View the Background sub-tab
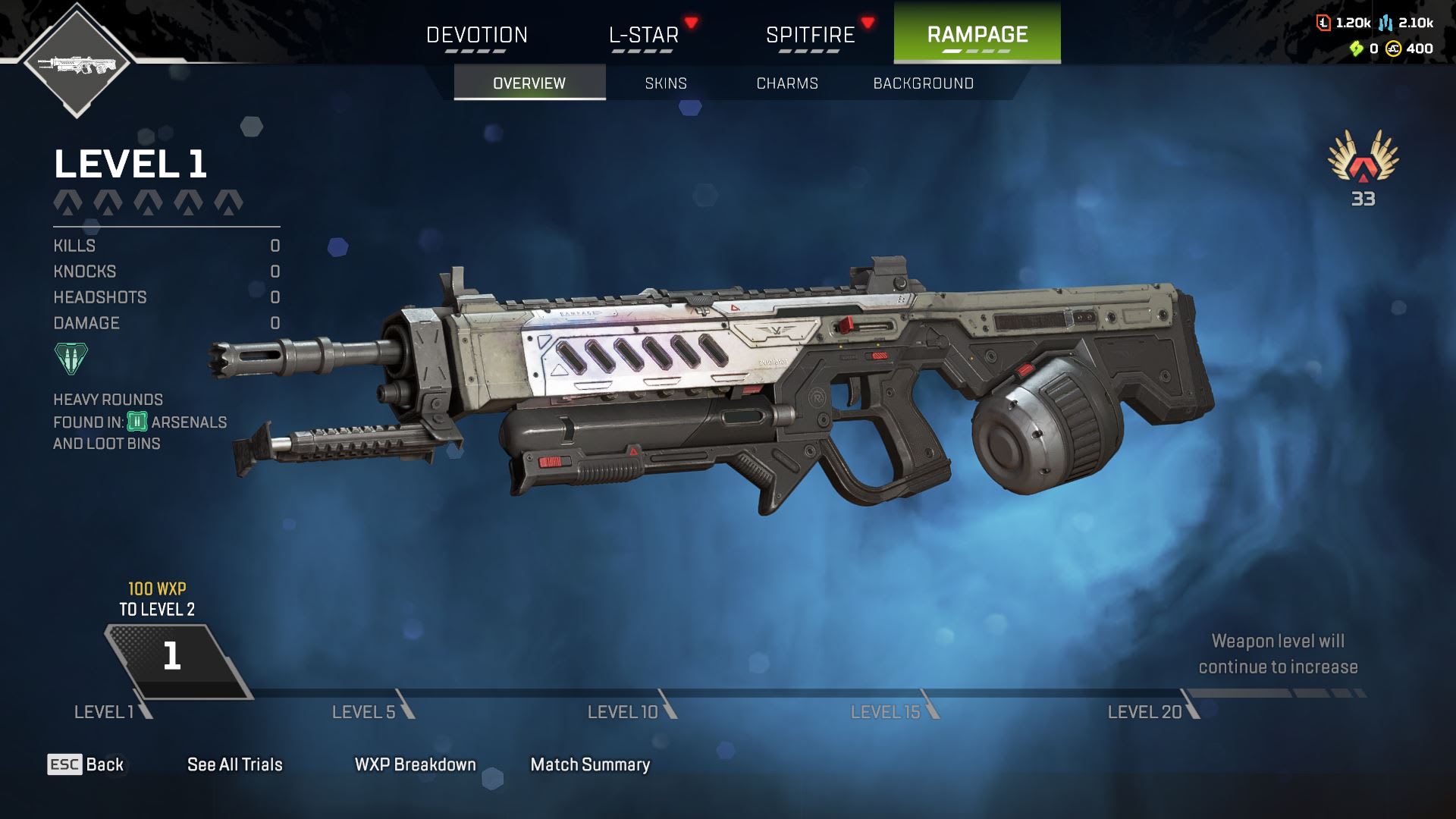Viewport: 1456px width, 819px height. pyautogui.click(x=923, y=83)
